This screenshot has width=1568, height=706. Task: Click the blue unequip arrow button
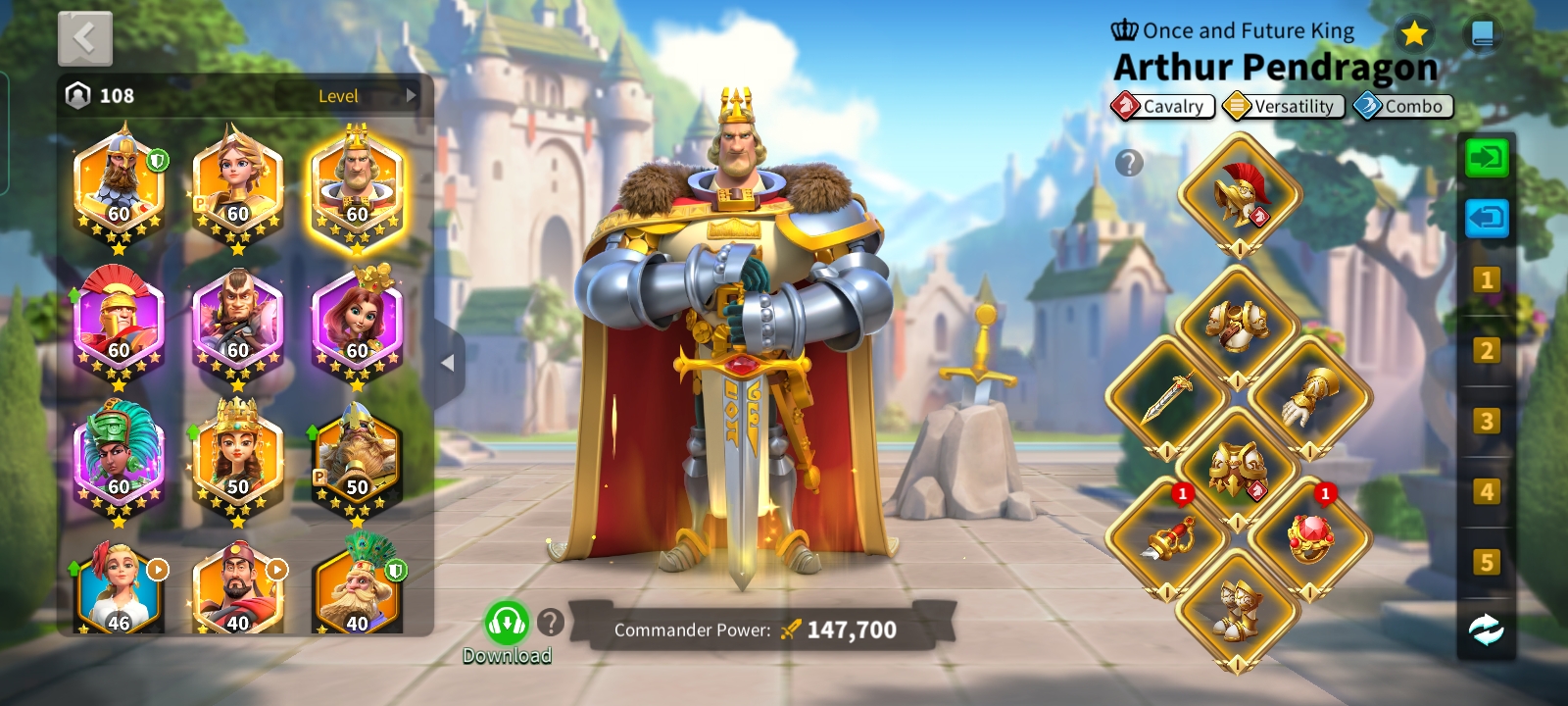[x=1486, y=218]
